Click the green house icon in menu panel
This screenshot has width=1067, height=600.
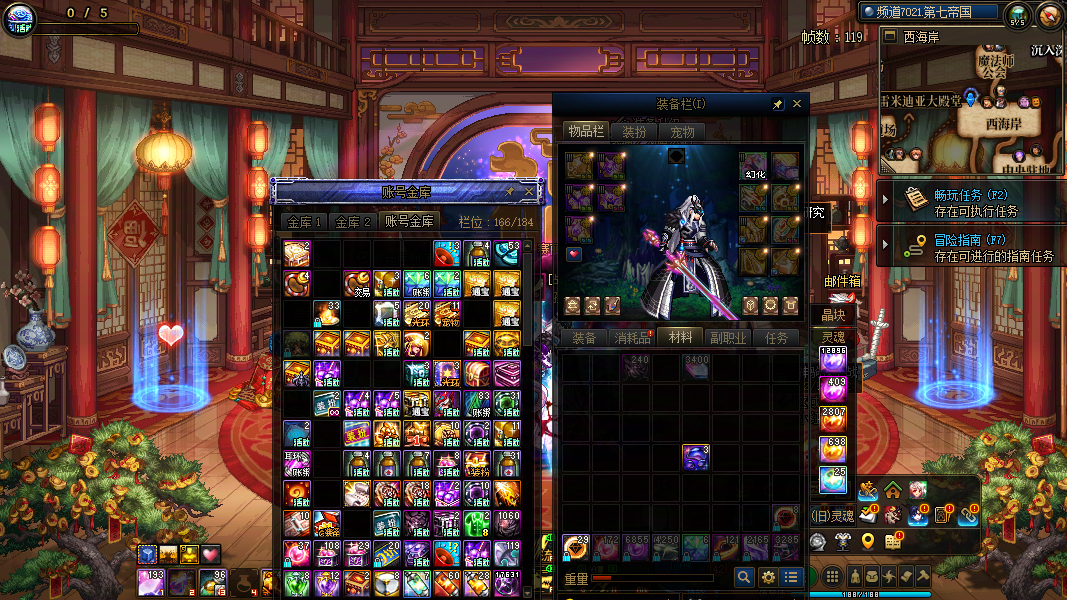892,490
